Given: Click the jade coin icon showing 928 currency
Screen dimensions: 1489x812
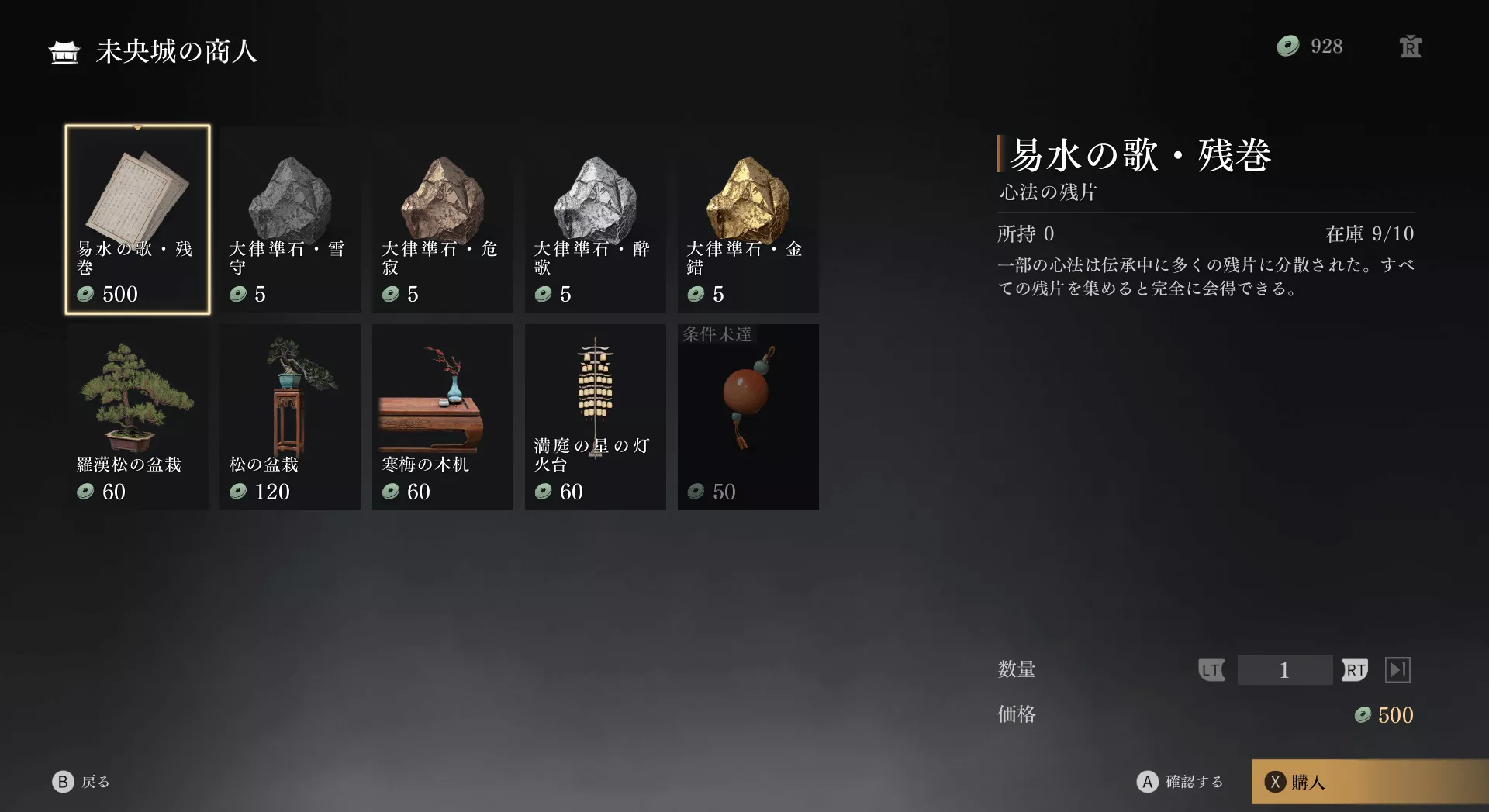Looking at the screenshot, I should coord(1287,47).
